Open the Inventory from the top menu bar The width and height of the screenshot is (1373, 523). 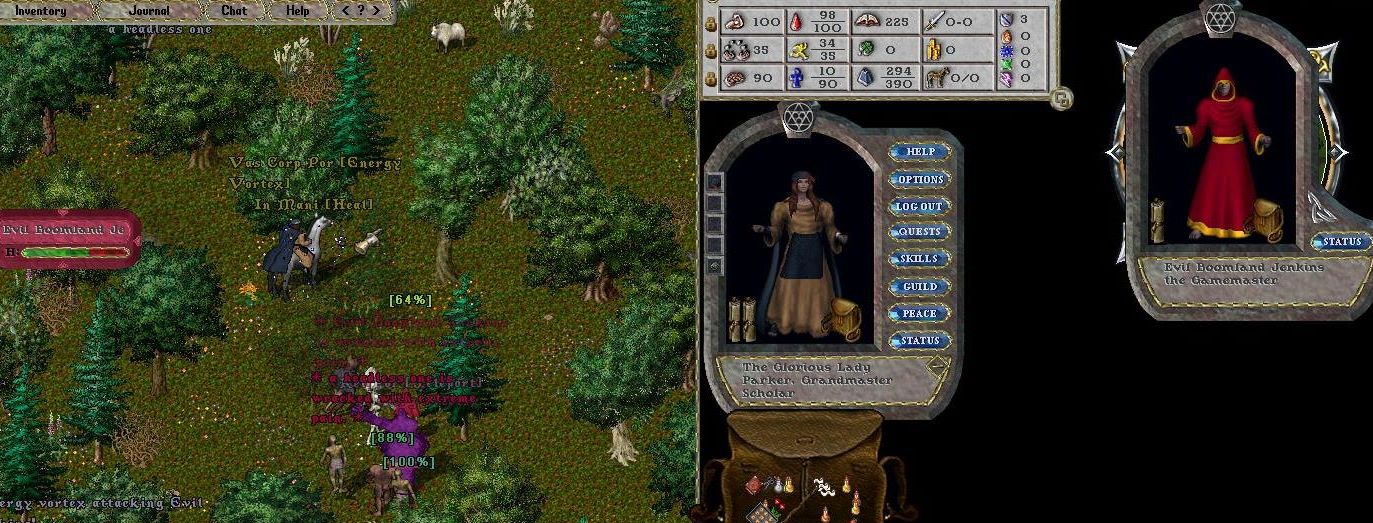[x=40, y=11]
